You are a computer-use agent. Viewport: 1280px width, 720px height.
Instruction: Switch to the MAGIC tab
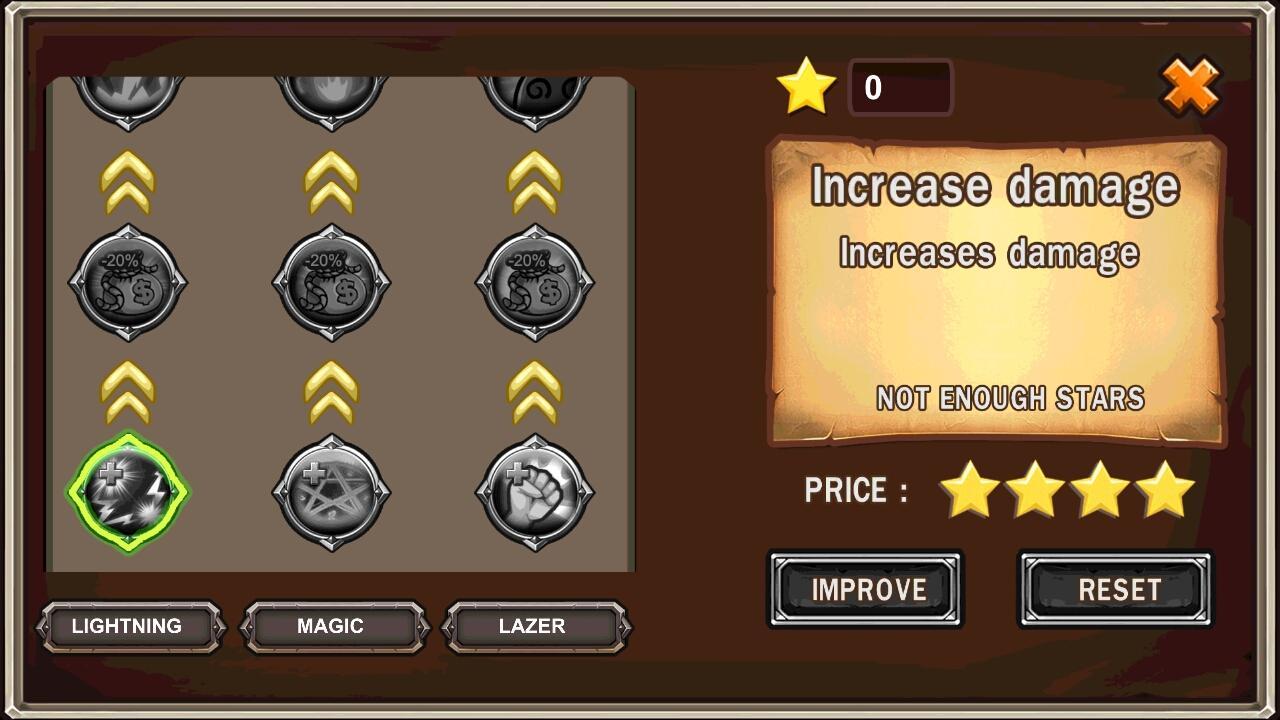coord(331,627)
